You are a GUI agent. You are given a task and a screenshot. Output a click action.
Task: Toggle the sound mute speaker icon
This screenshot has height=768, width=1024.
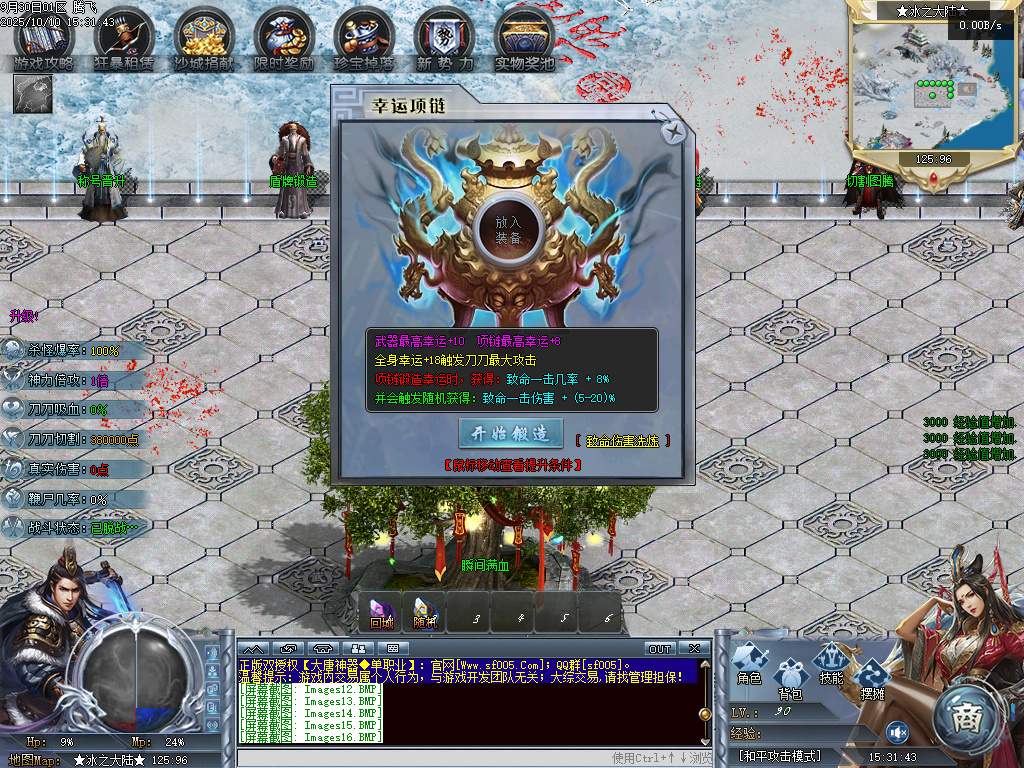[897, 732]
